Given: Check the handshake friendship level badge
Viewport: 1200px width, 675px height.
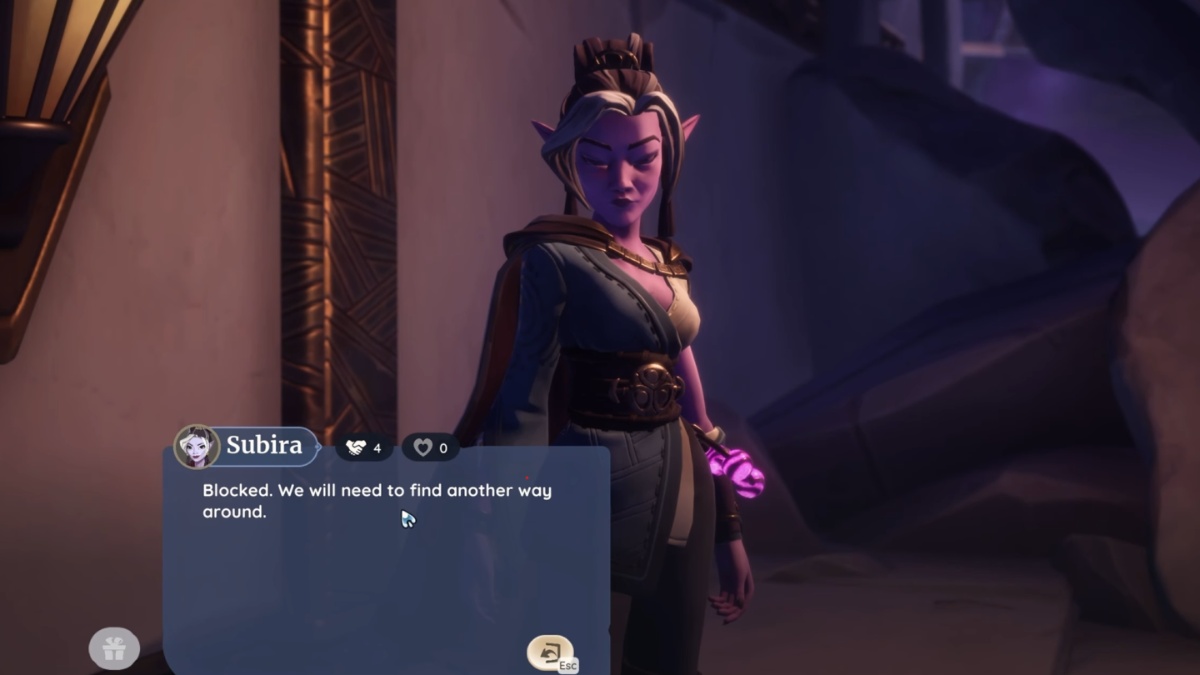Looking at the screenshot, I should click(x=364, y=448).
